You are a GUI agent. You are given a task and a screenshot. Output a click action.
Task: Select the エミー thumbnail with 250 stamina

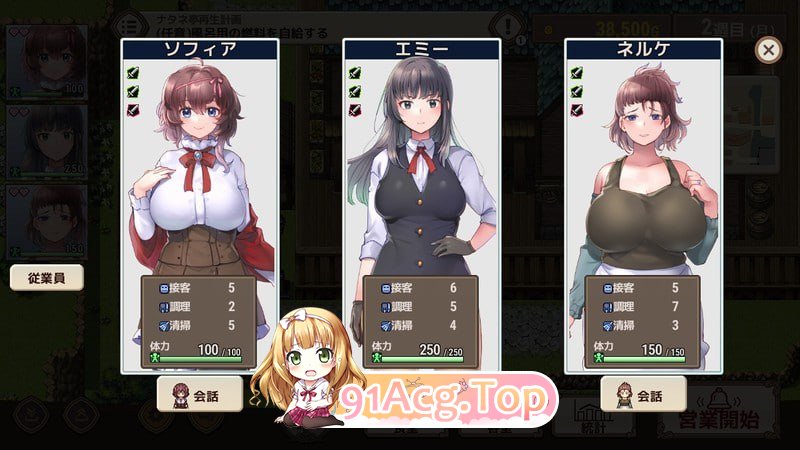[x=47, y=140]
